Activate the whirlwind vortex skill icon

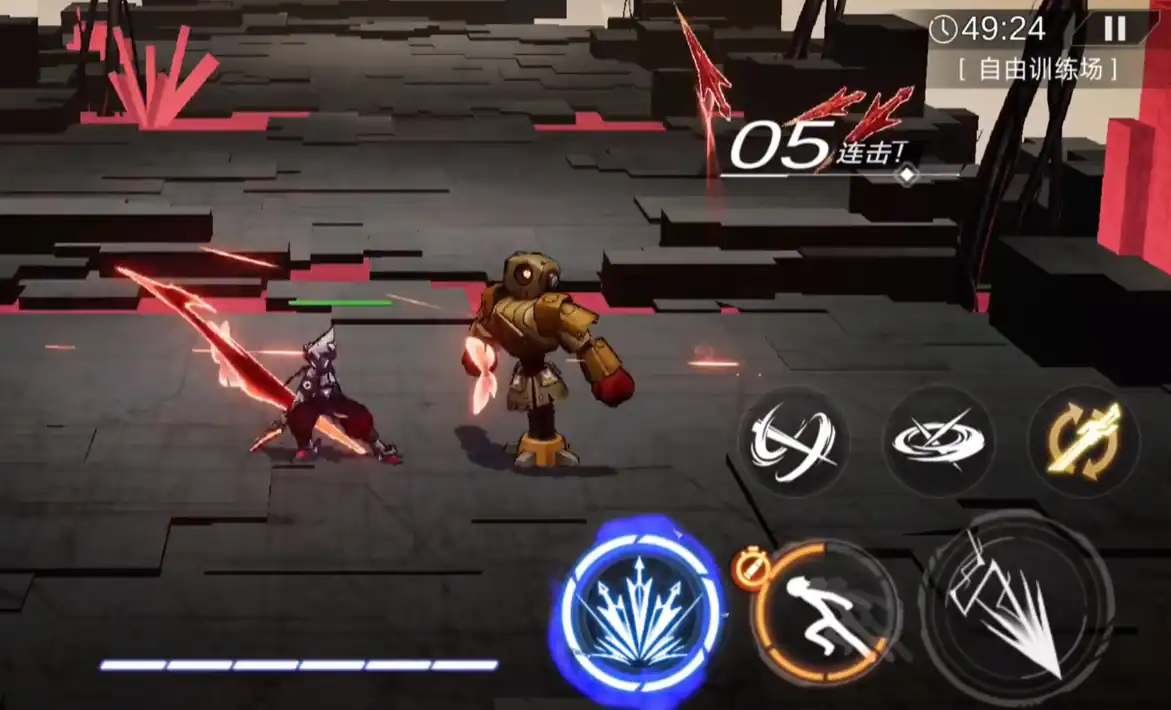pyautogui.click(x=938, y=441)
